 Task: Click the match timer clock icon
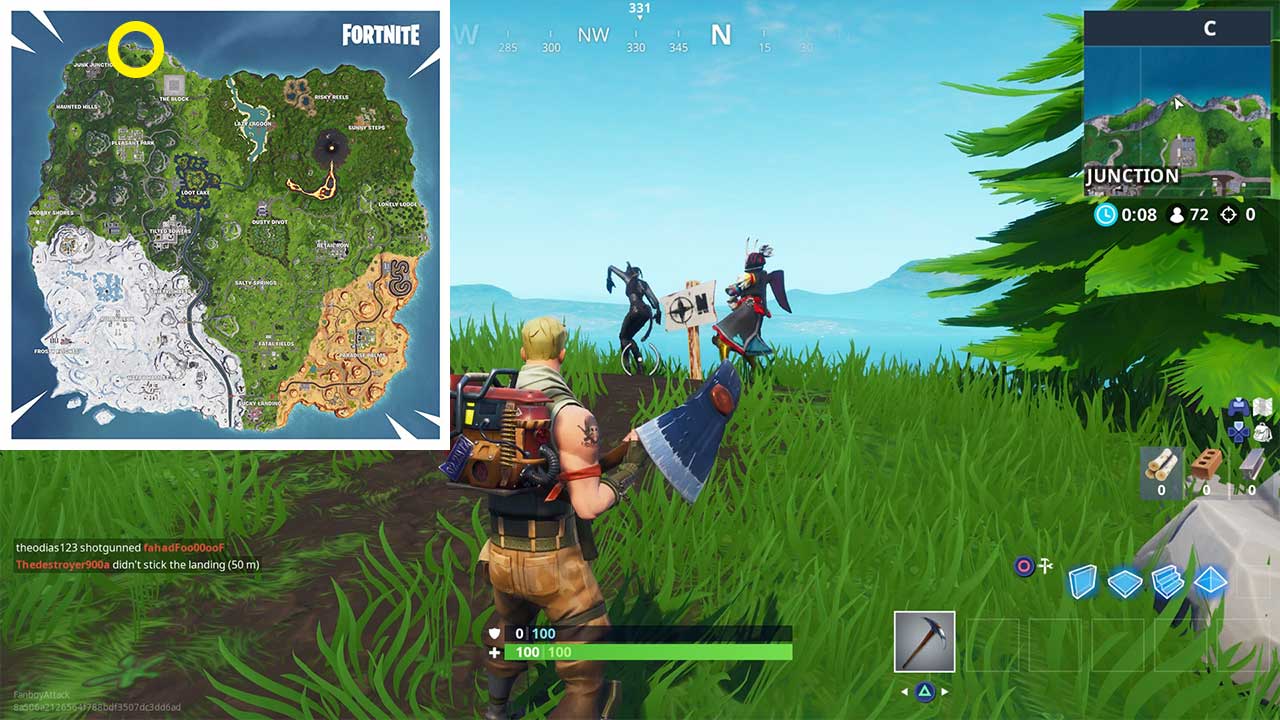coord(1105,214)
